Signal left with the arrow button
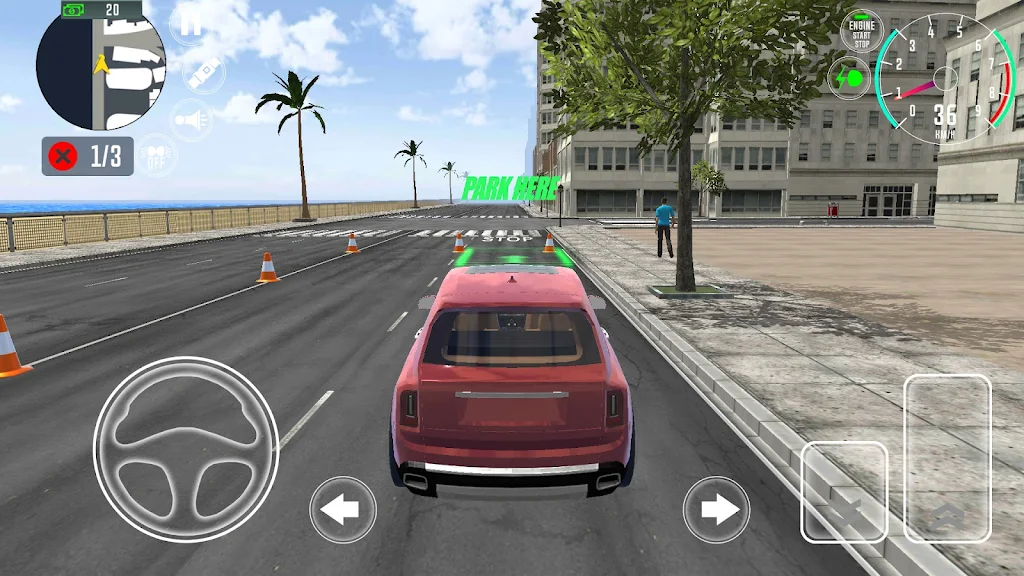This screenshot has height=576, width=1024. [343, 510]
